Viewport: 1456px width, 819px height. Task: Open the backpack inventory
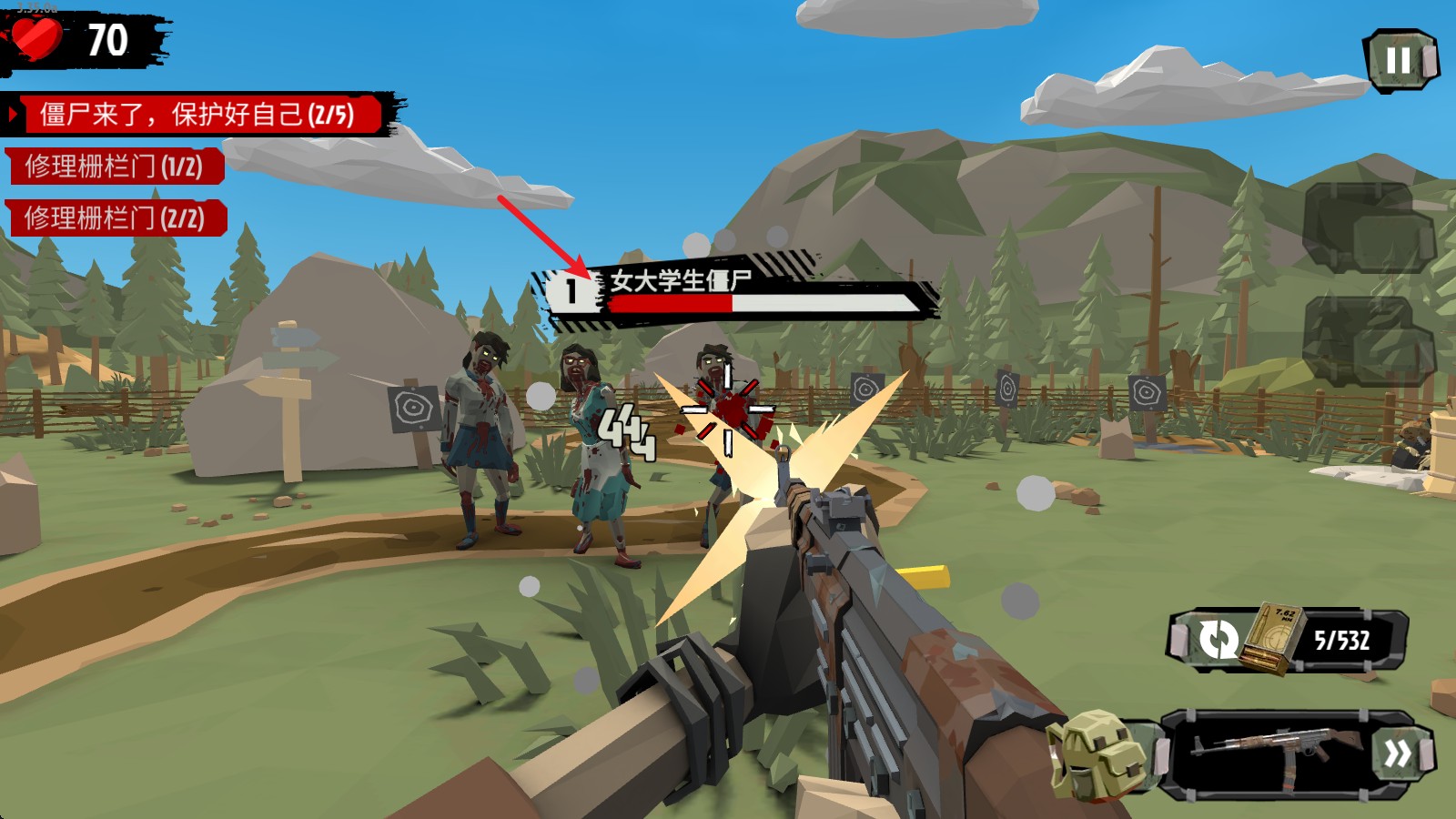[x=1097, y=754]
